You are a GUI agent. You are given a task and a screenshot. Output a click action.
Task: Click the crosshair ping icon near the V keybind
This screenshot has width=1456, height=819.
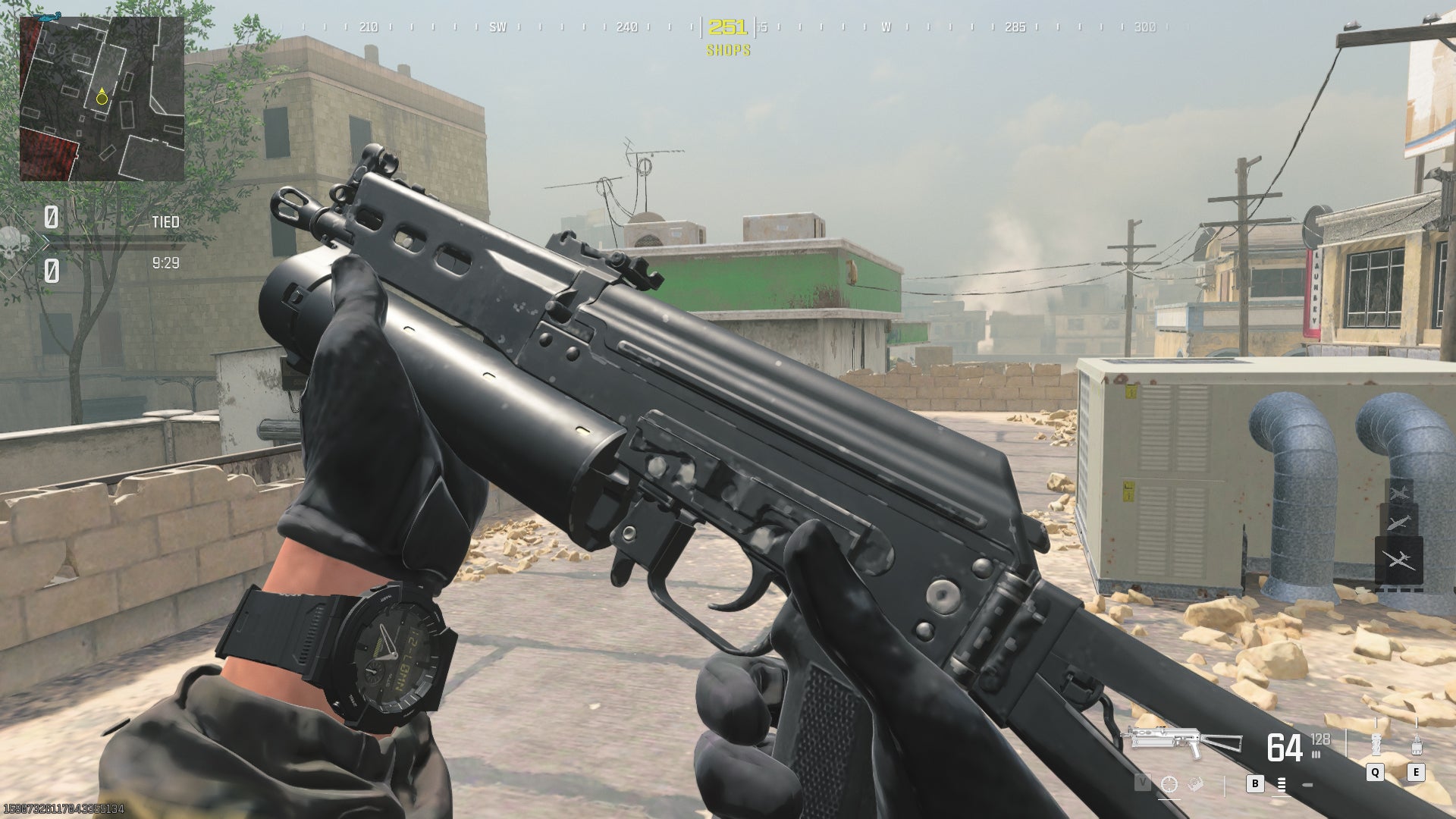pos(1169,785)
